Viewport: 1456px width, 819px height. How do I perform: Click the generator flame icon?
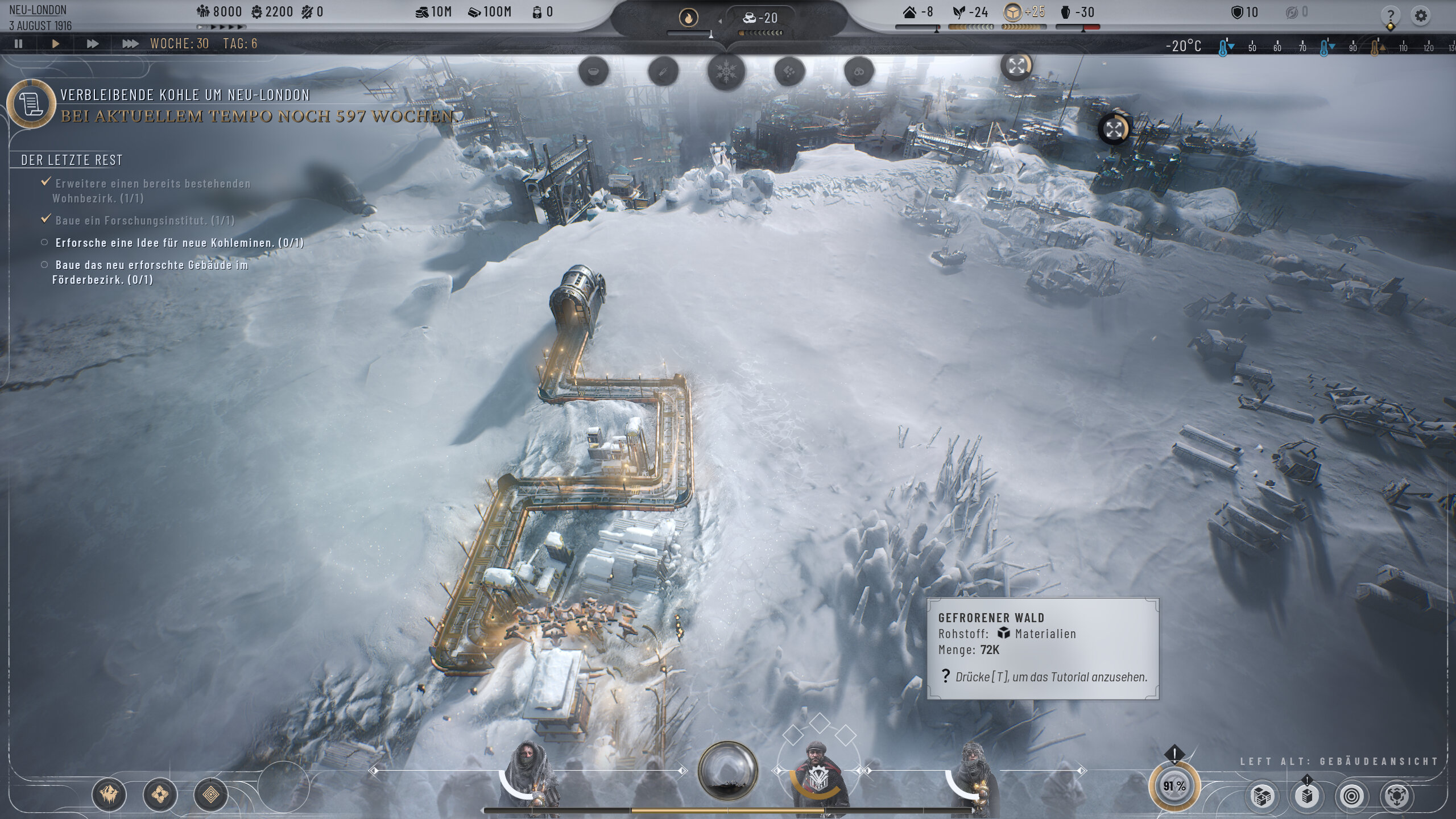coord(688,18)
